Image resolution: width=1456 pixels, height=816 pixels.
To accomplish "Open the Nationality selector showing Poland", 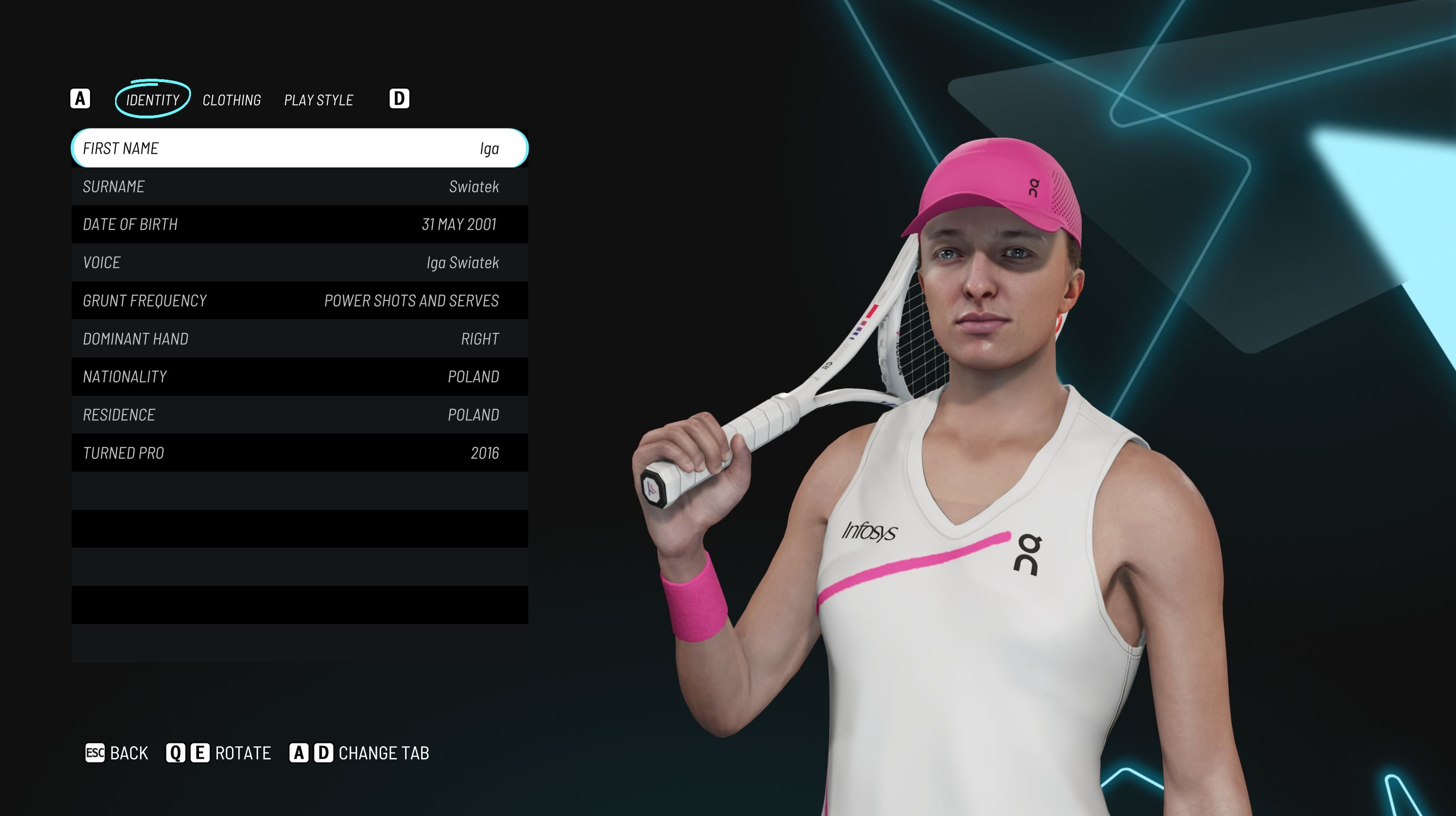I will pos(300,376).
